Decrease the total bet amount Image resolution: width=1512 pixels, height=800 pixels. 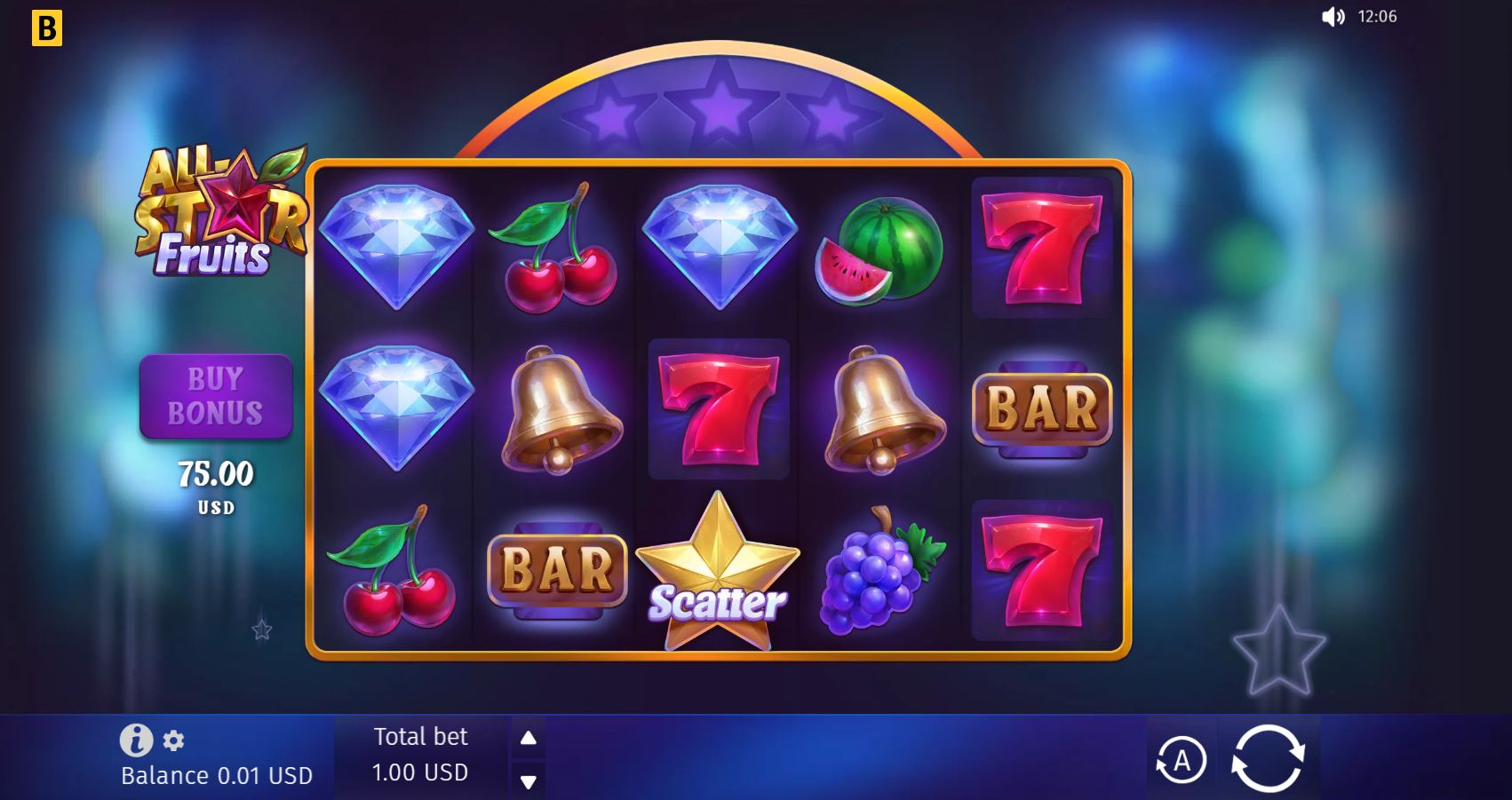(528, 780)
